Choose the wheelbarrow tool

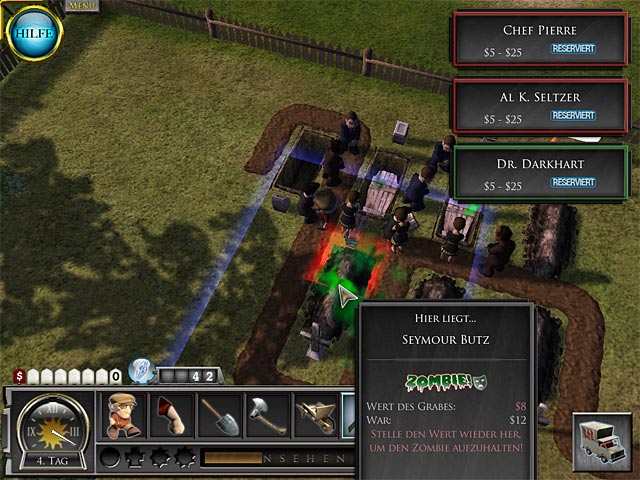tap(313, 415)
